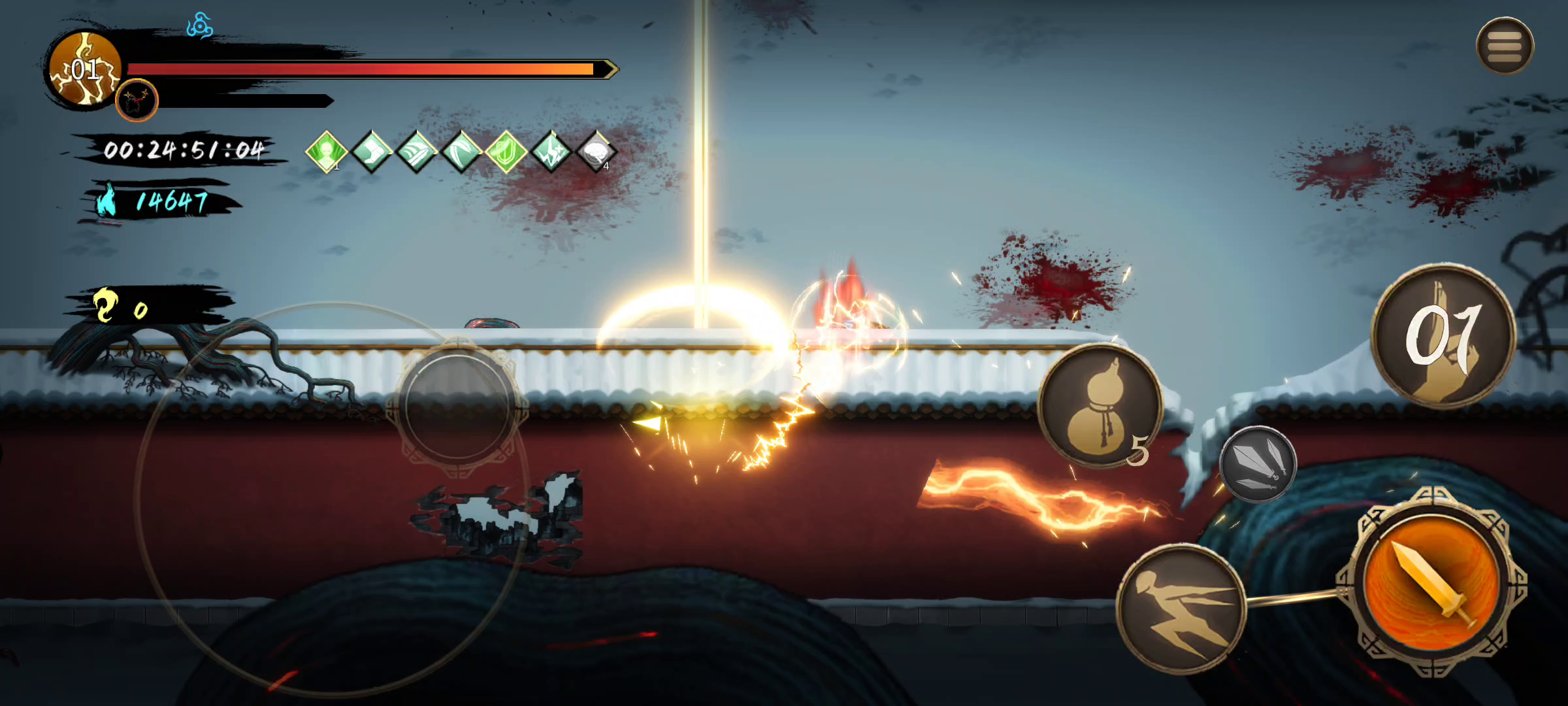The height and width of the screenshot is (706, 1568).
Task: Open the hamburger pause menu
Action: pyautogui.click(x=1505, y=46)
